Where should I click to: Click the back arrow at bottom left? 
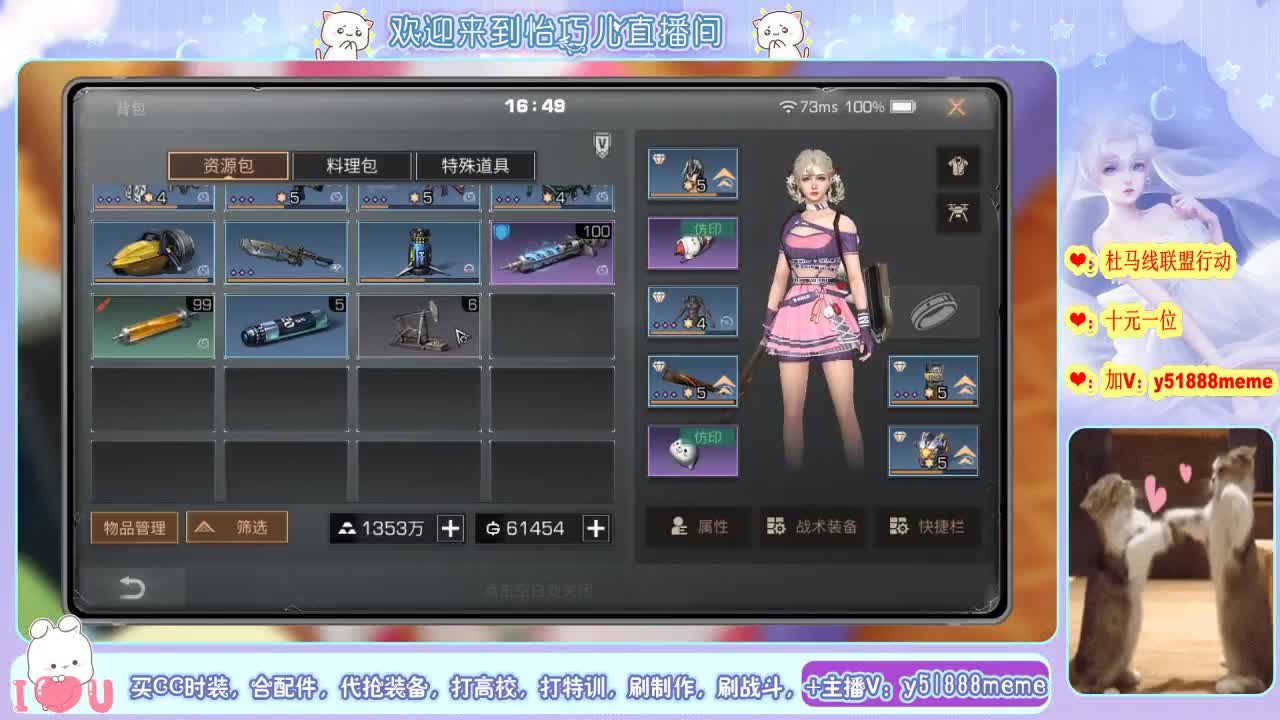(134, 589)
